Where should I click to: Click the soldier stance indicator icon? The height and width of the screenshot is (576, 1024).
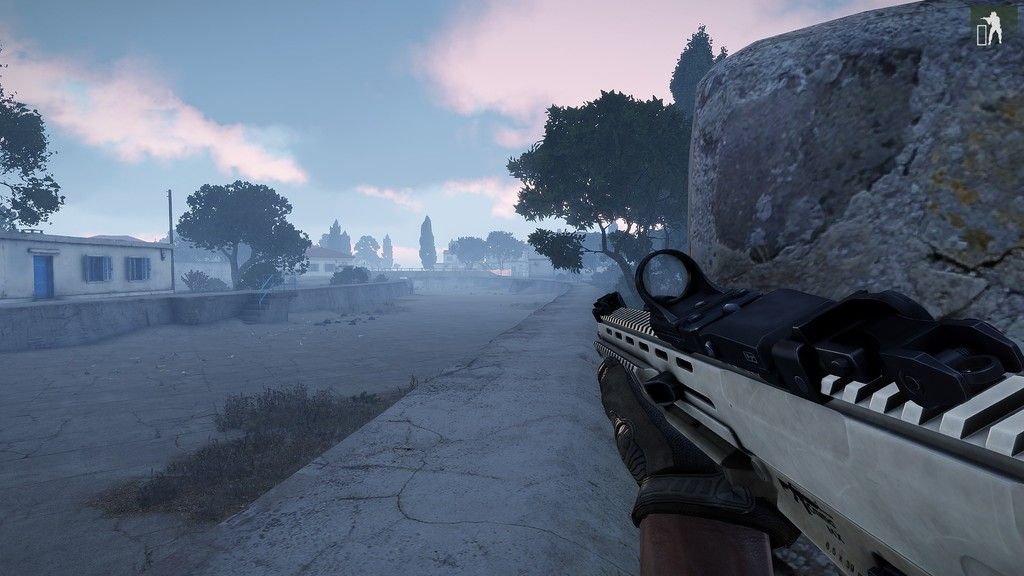988,28
